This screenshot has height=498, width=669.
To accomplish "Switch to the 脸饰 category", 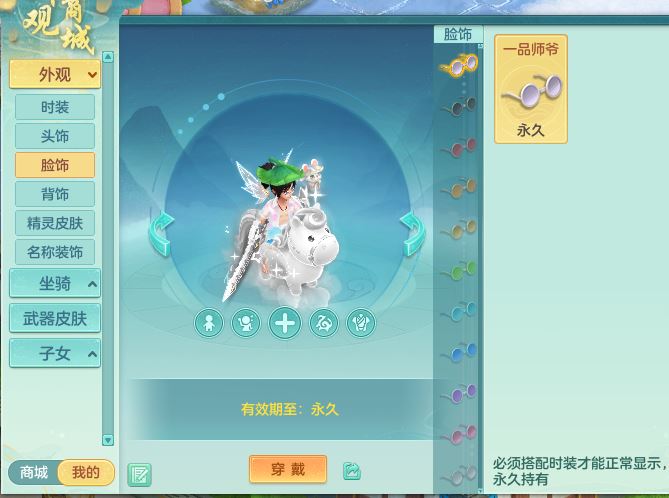I will coord(55,165).
